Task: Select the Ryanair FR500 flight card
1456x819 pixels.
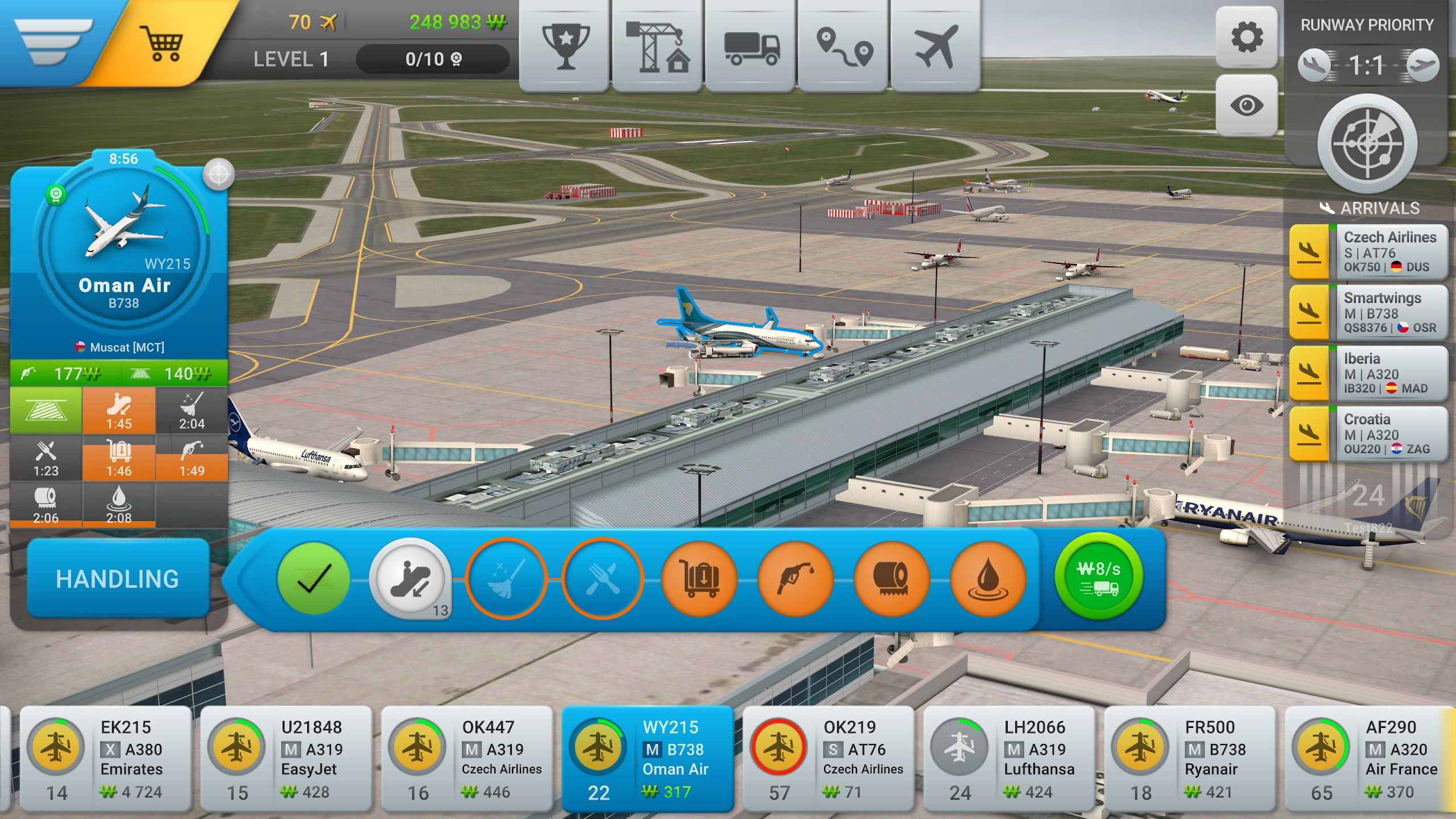Action: click(1189, 758)
